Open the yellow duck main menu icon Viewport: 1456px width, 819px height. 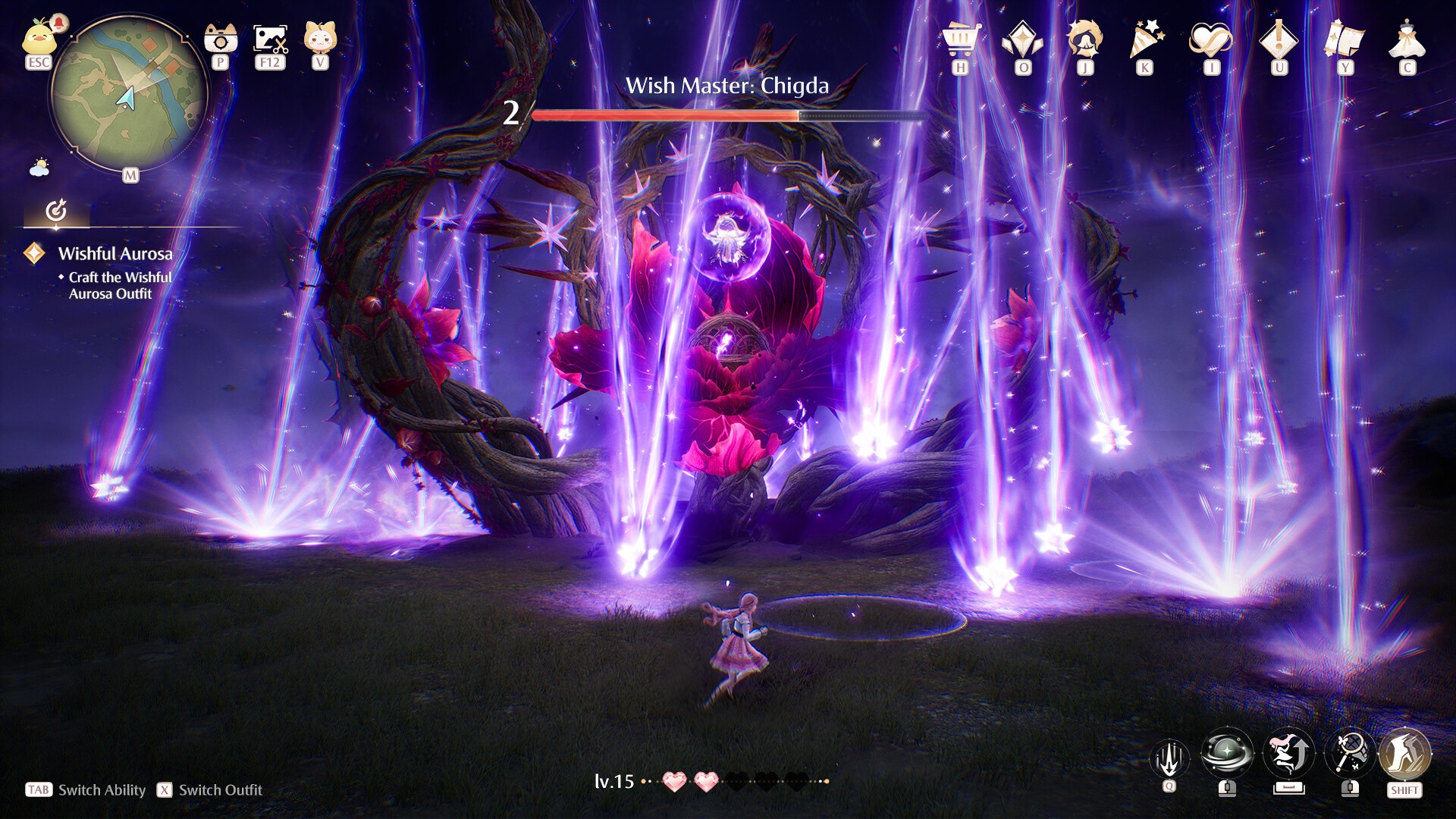[39, 39]
